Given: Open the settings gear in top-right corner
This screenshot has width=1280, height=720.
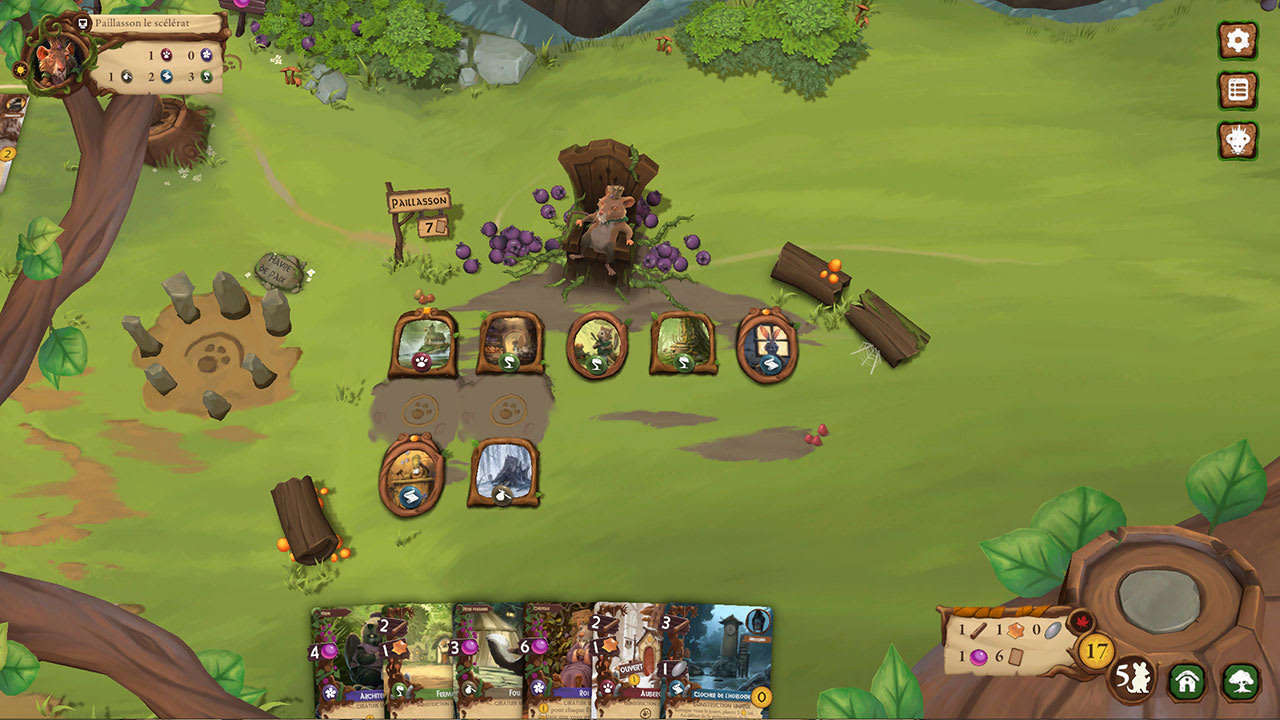Looking at the screenshot, I should pos(1237,42).
